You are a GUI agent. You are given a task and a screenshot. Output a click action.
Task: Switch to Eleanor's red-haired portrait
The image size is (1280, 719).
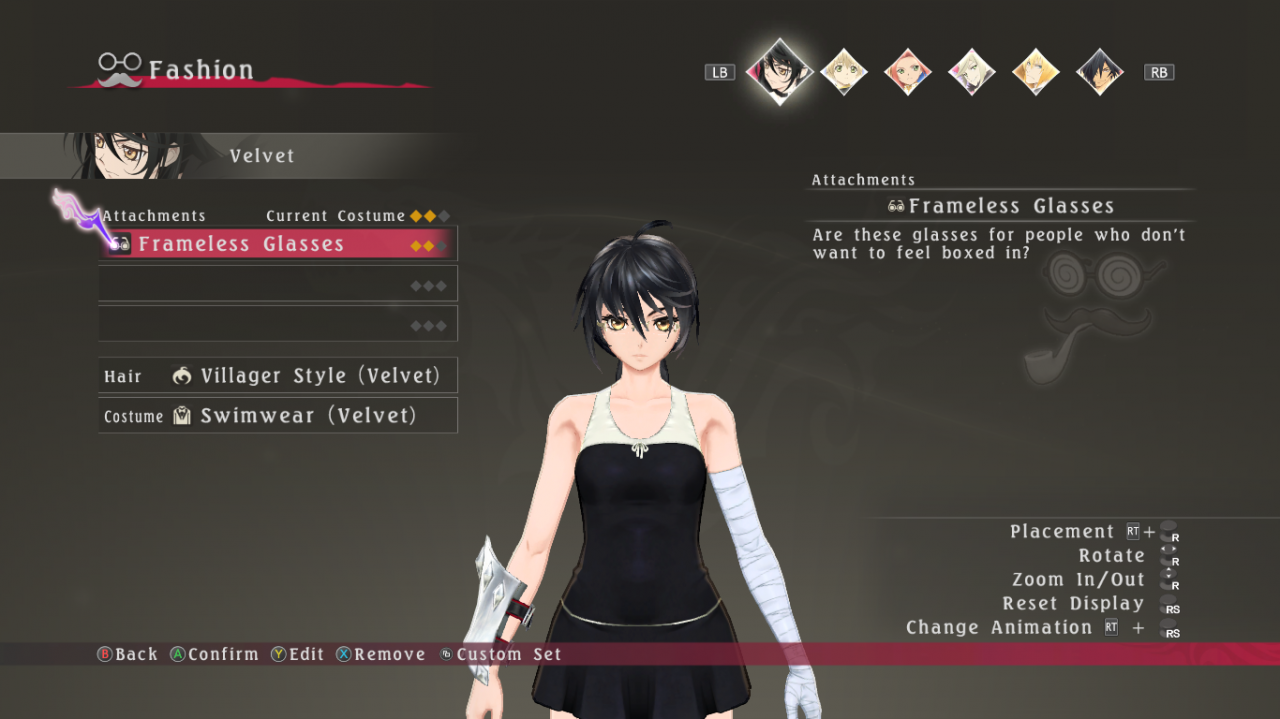907,72
